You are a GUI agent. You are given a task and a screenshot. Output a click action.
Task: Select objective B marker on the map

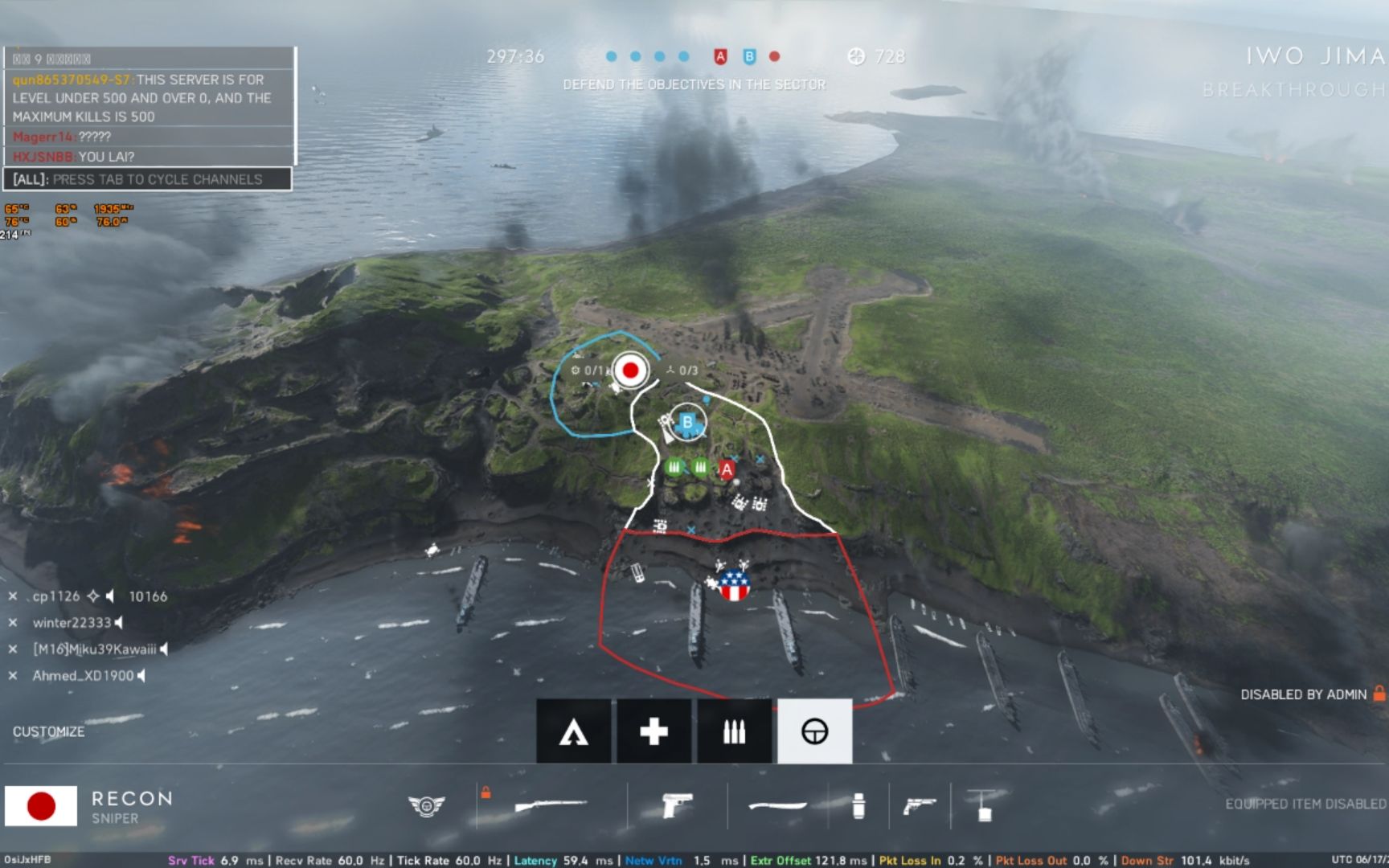click(687, 422)
